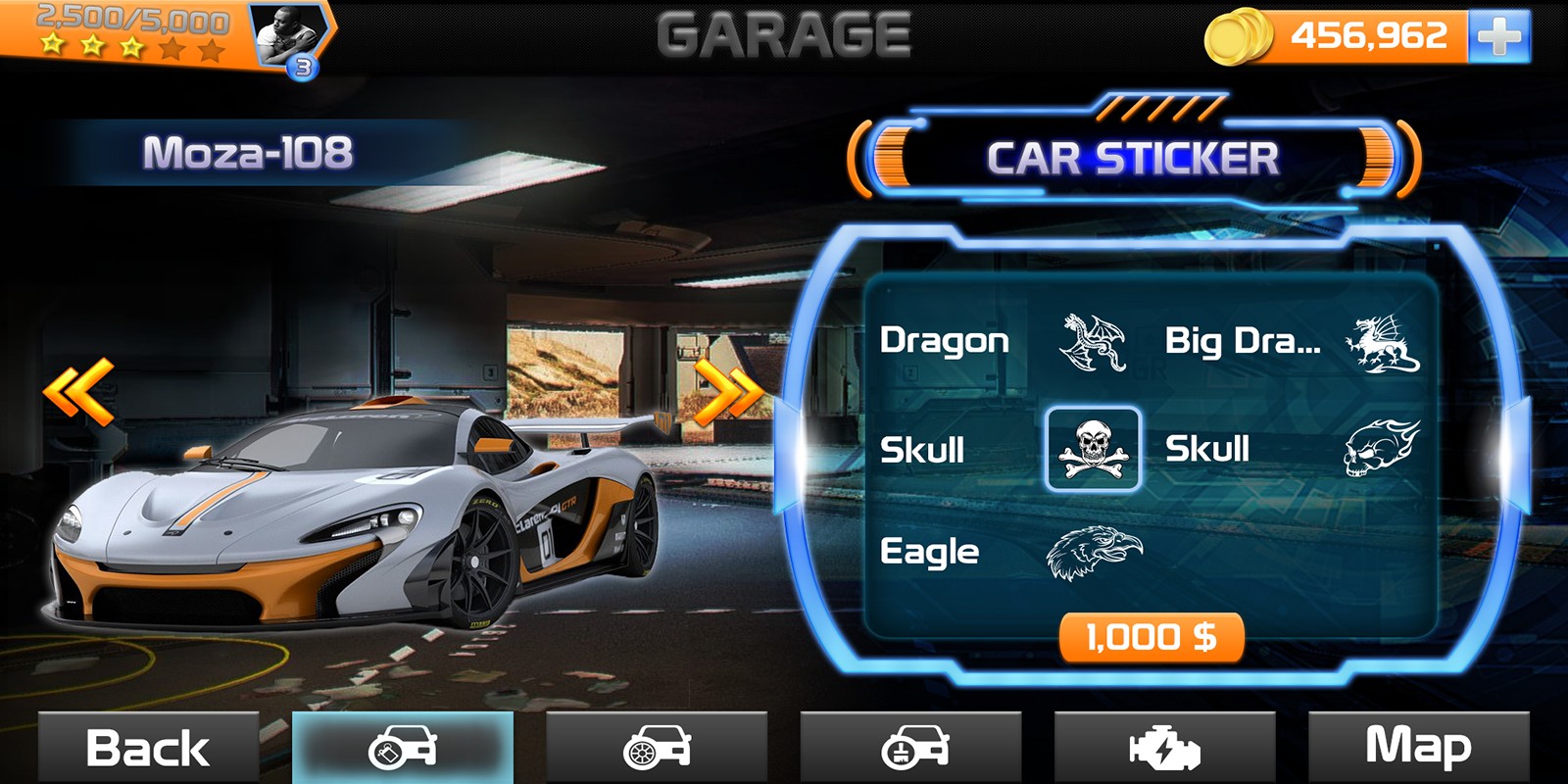Show the next car with right arrows
Image resolution: width=1568 pixels, height=784 pixels.
pyautogui.click(x=728, y=392)
